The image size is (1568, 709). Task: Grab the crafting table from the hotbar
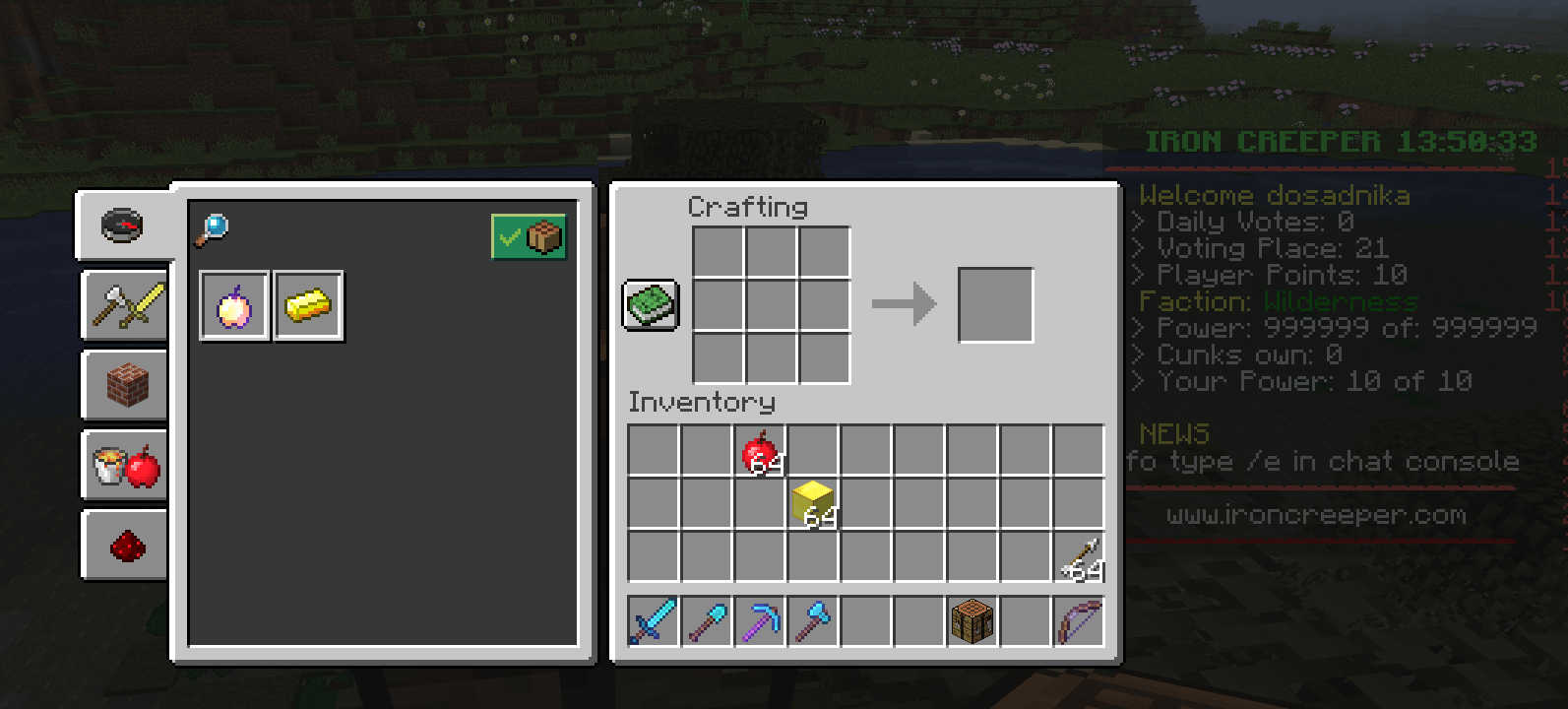click(x=972, y=621)
